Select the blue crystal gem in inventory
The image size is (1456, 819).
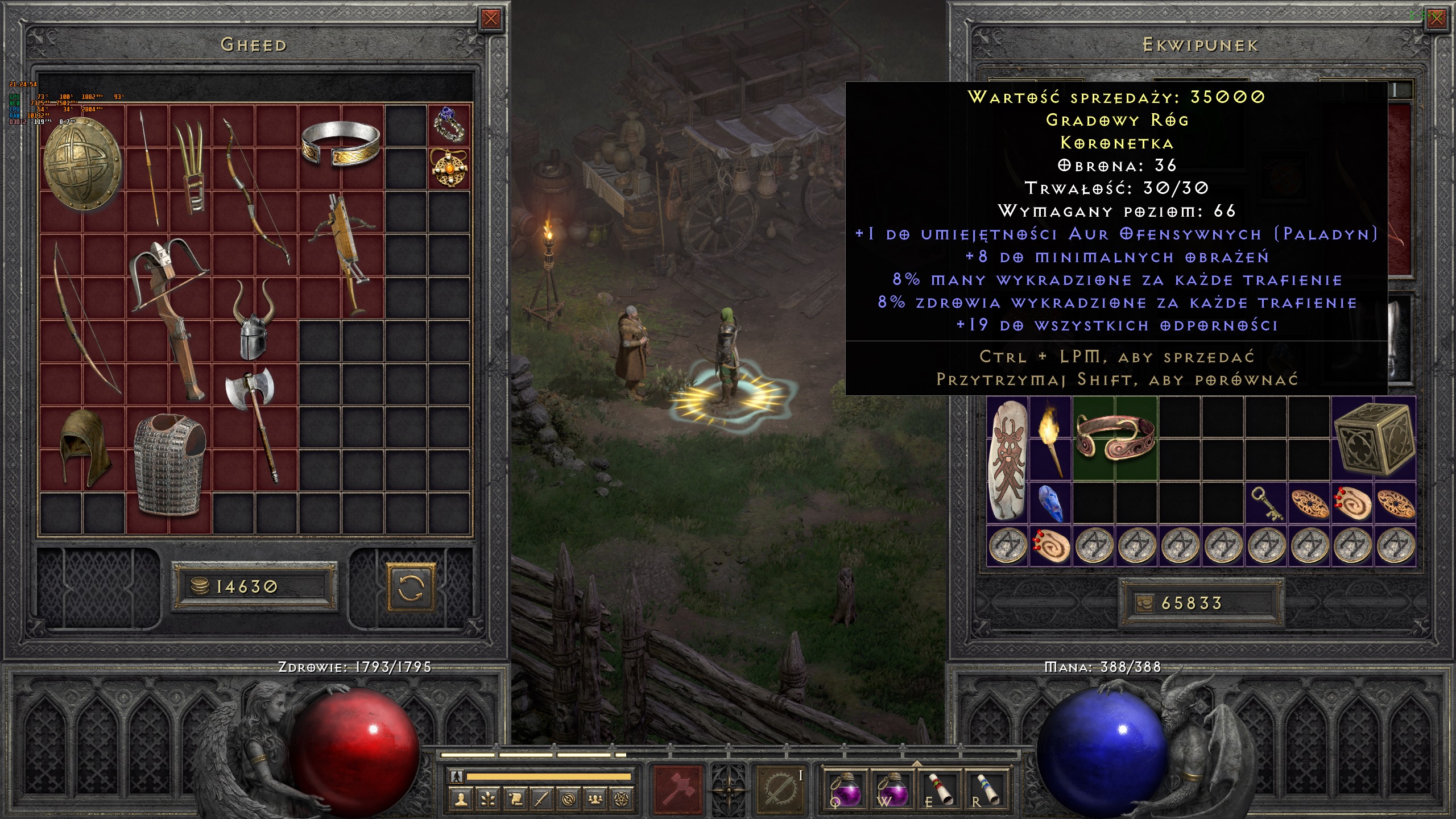click(x=1050, y=503)
